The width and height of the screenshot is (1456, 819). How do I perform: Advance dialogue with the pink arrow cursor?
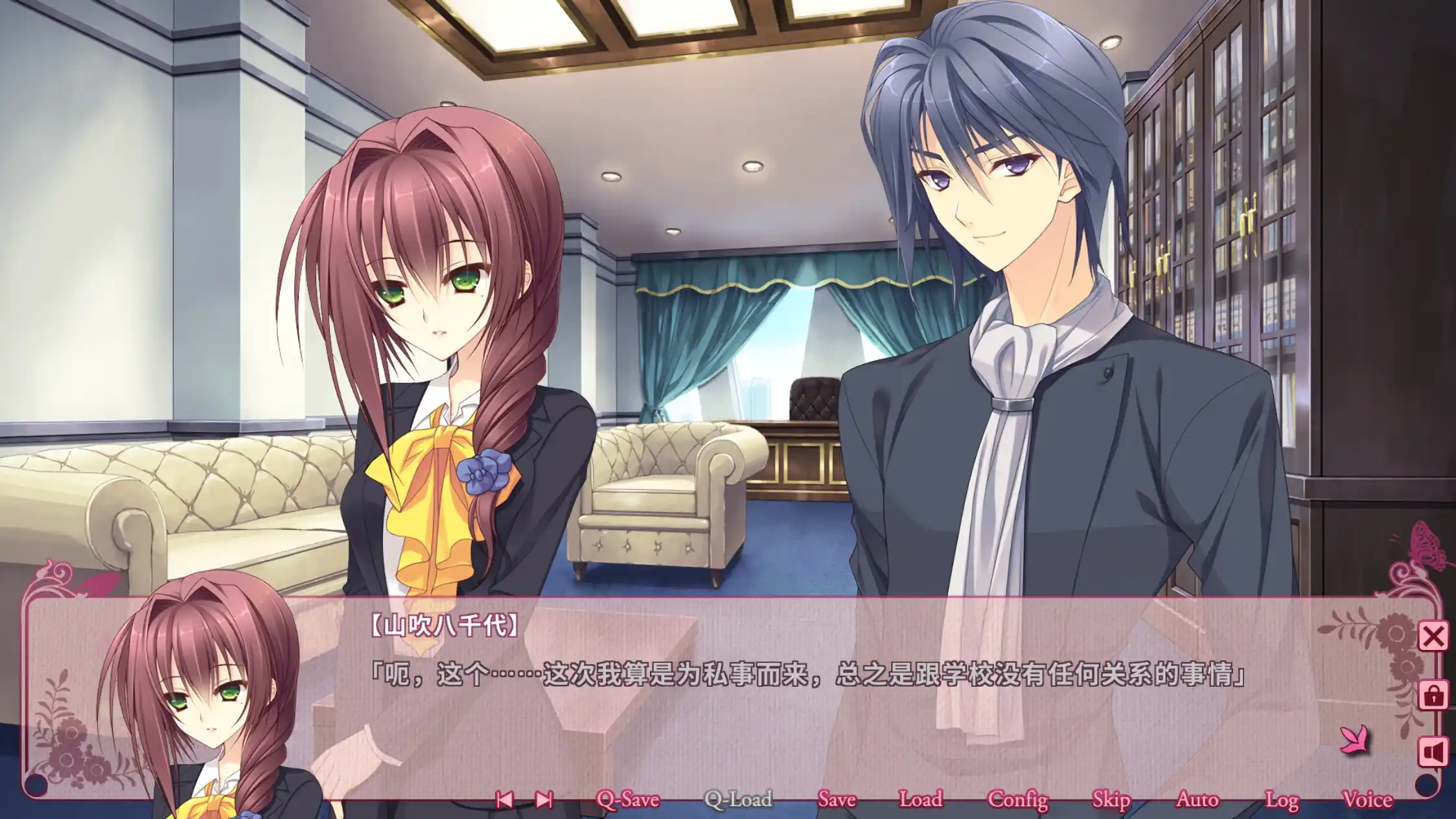(x=1354, y=740)
